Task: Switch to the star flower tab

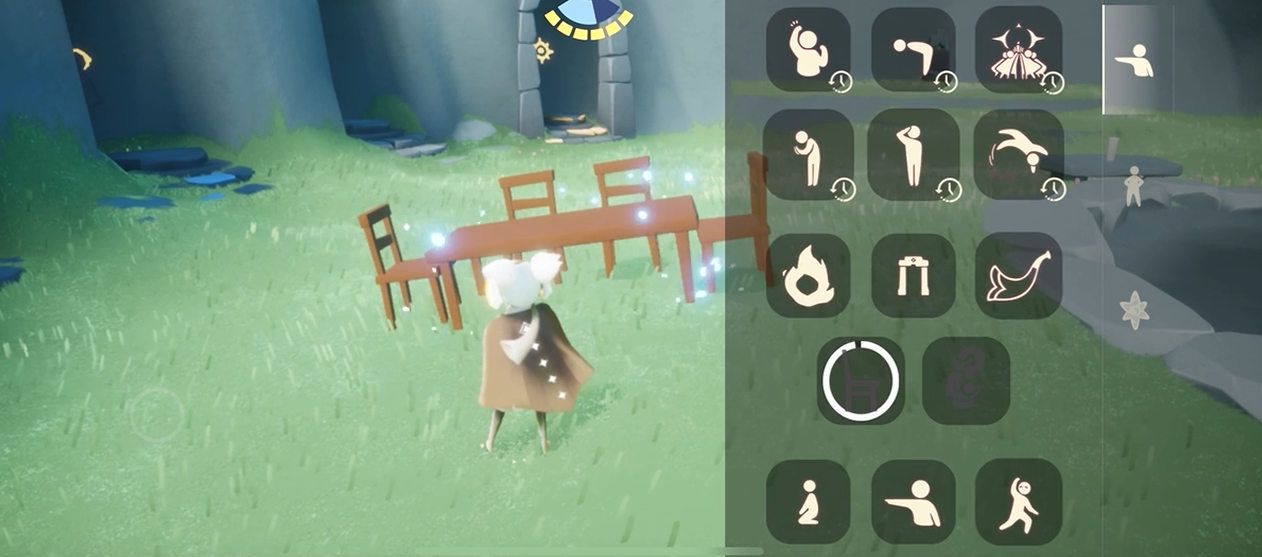Action: tap(1134, 310)
